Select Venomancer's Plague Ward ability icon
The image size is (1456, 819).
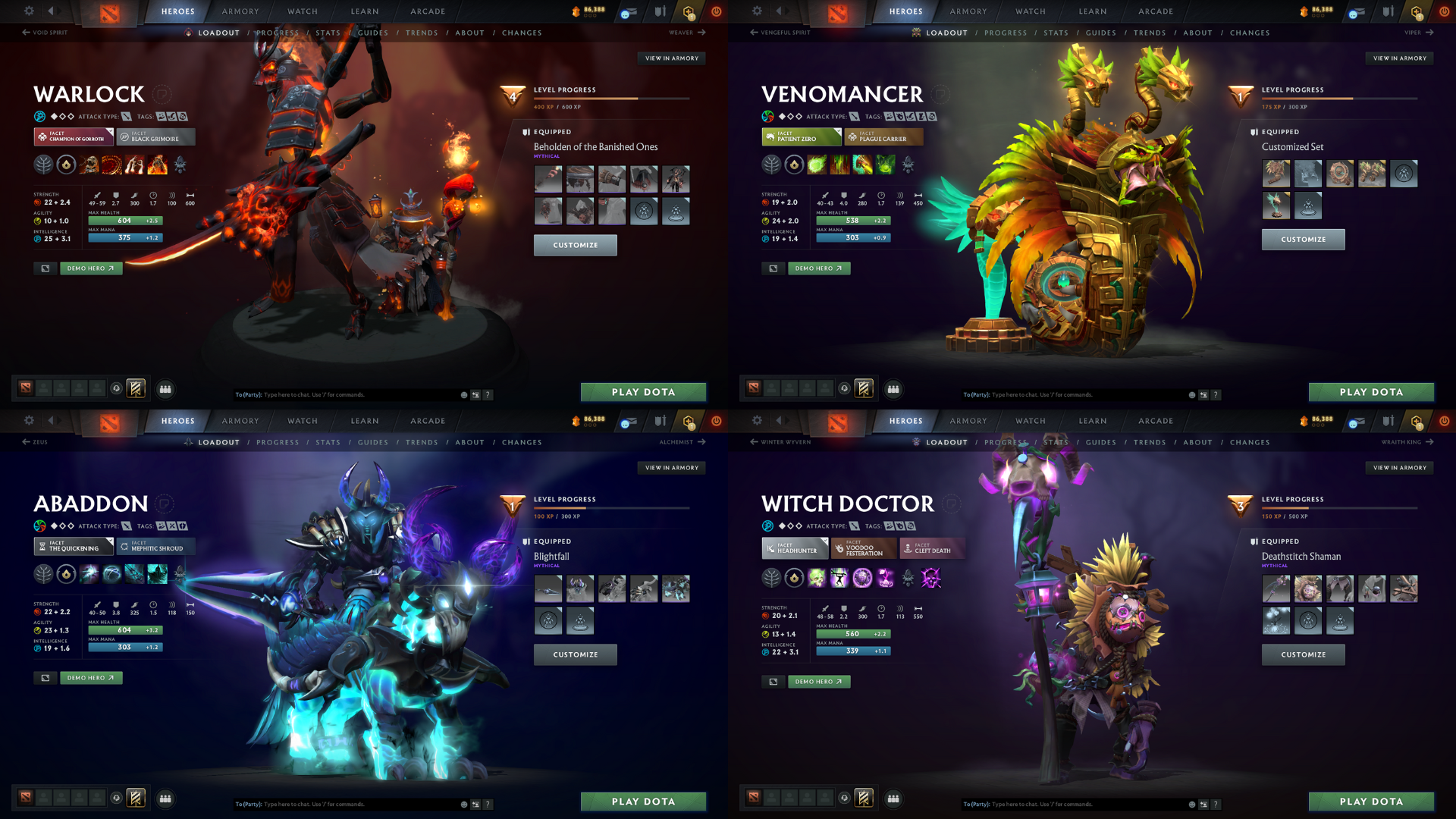[x=863, y=165]
